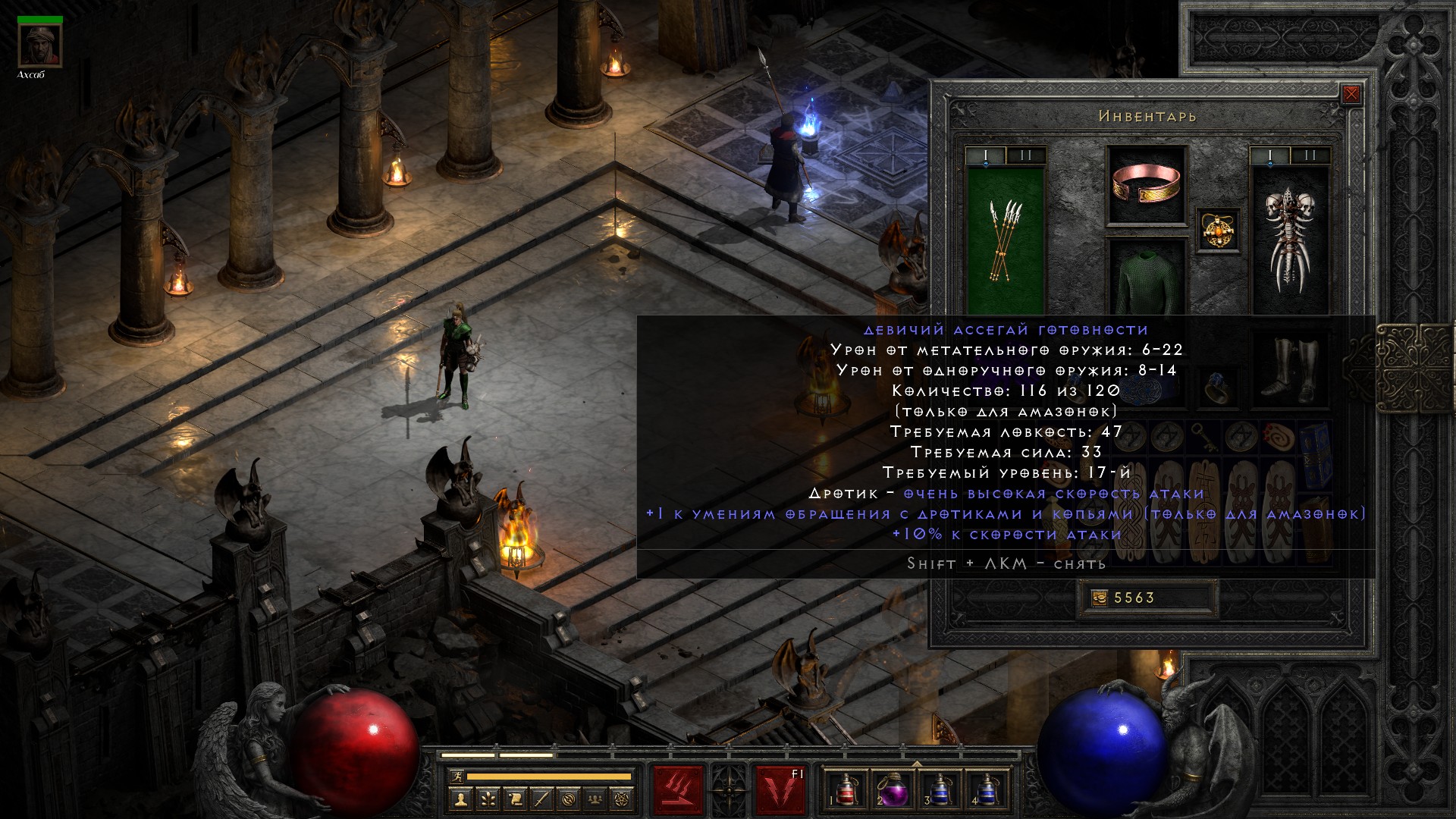
Task: Close the inventory panel
Action: pos(1351,94)
